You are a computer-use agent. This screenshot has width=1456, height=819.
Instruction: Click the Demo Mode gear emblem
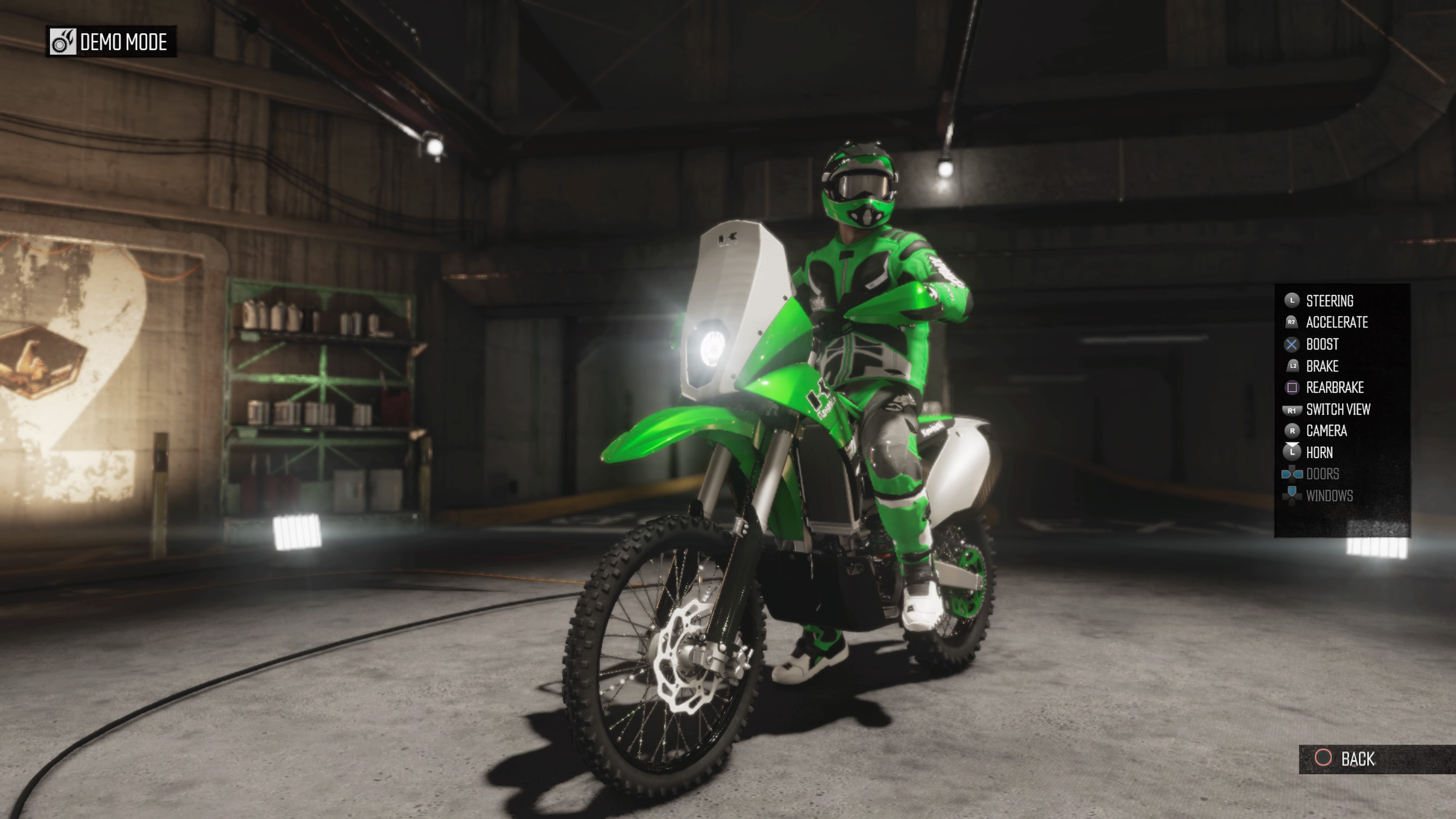click(63, 42)
